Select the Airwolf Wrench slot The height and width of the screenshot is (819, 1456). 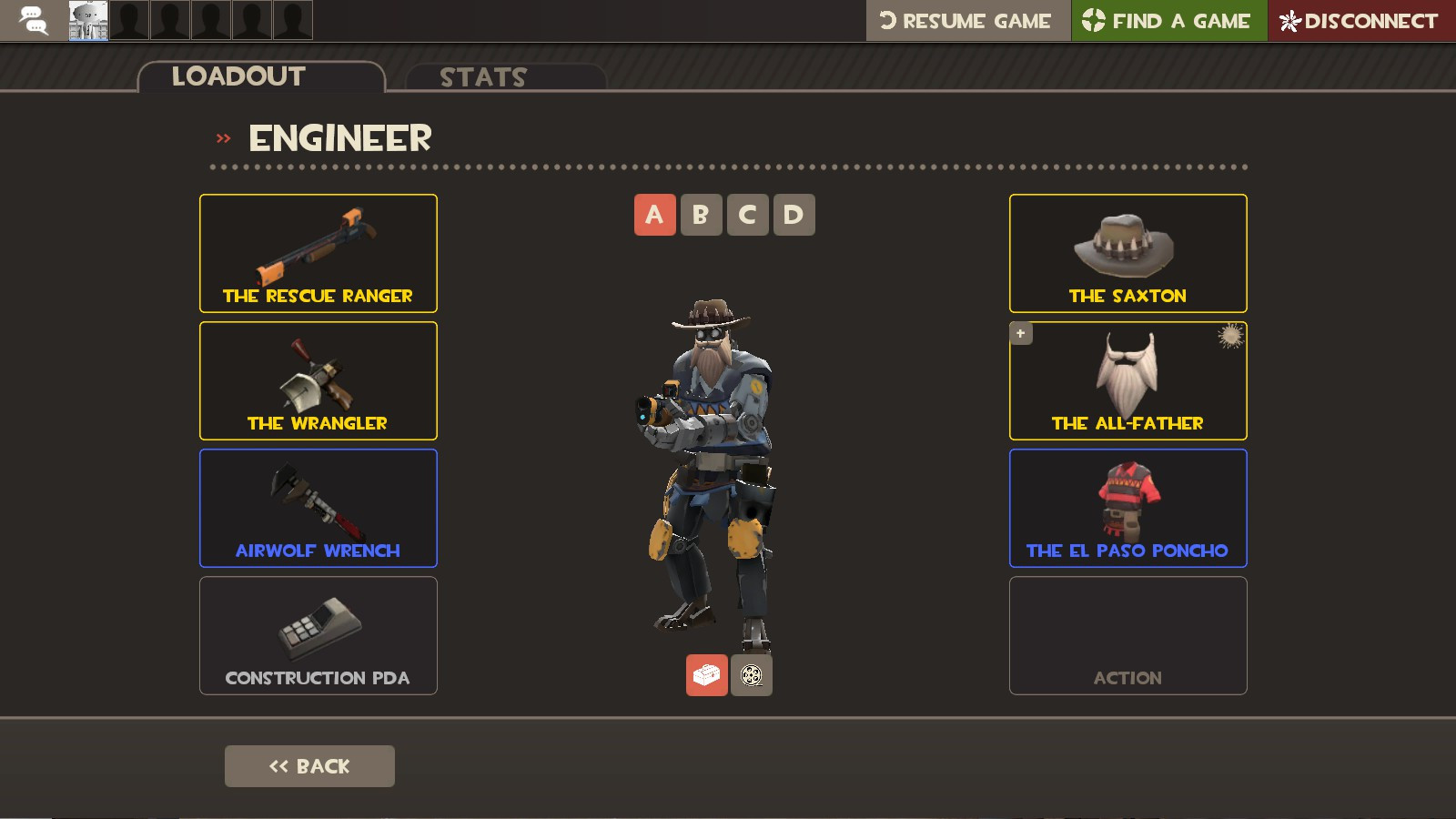pyautogui.click(x=318, y=508)
